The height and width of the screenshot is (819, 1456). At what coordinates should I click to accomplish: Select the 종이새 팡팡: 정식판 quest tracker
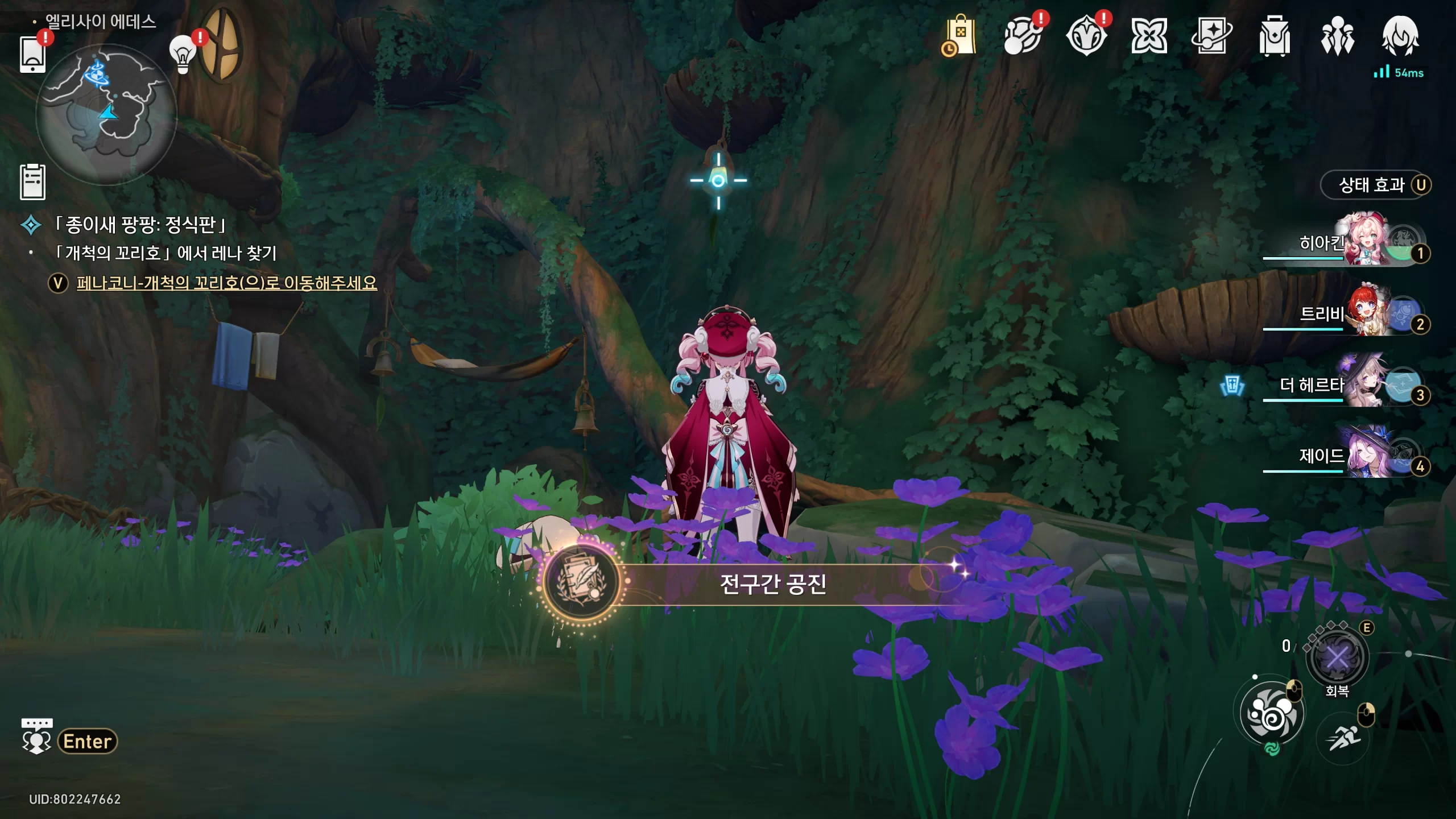[139, 225]
